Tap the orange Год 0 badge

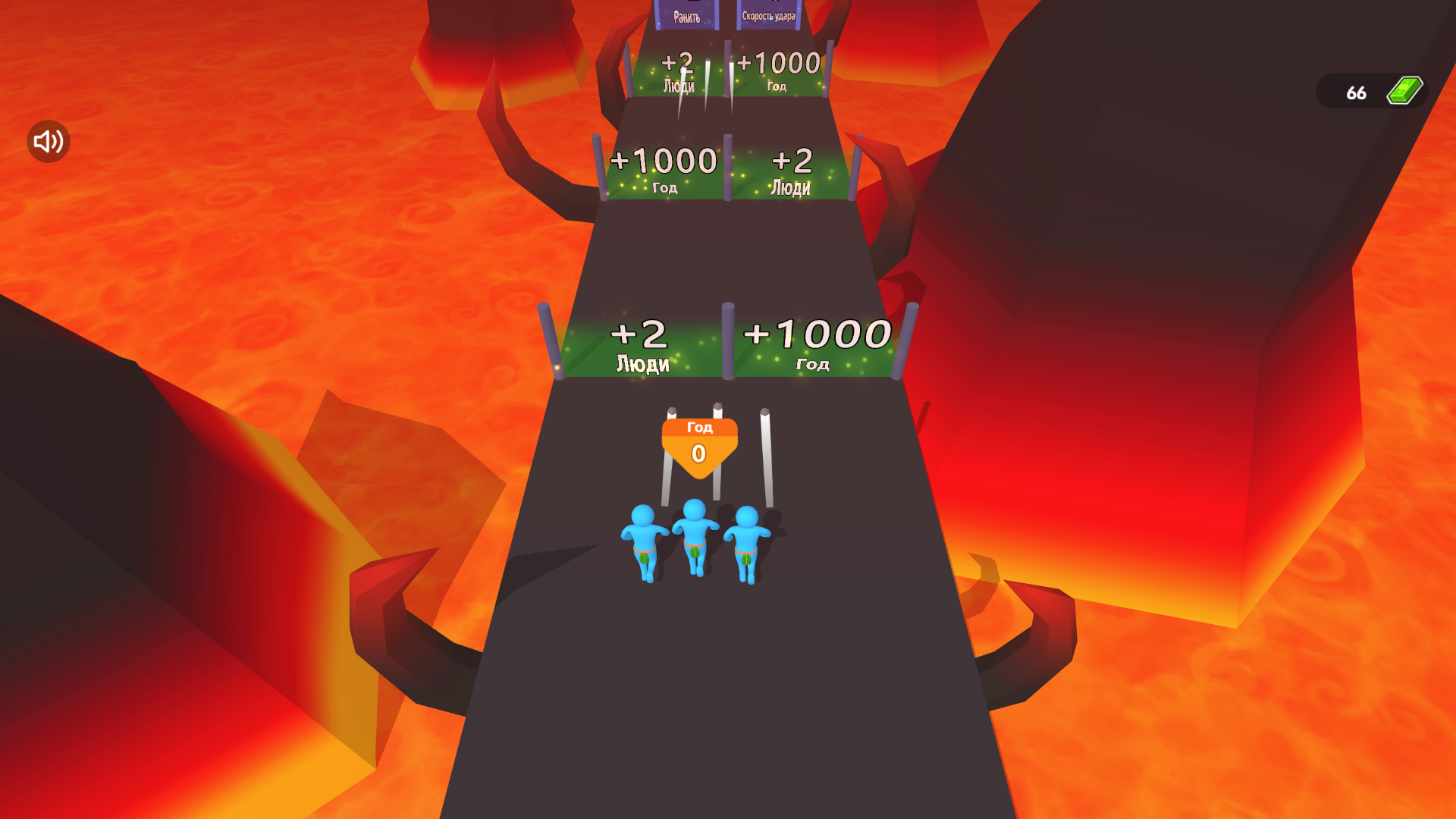point(698,441)
